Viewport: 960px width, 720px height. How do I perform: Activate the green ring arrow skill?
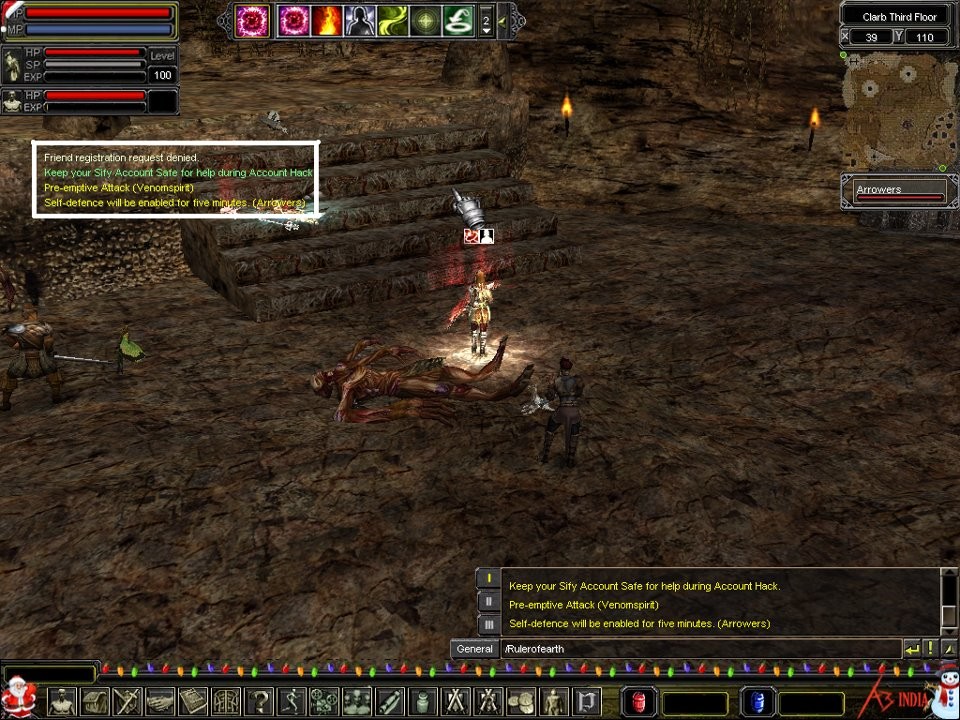pos(458,20)
